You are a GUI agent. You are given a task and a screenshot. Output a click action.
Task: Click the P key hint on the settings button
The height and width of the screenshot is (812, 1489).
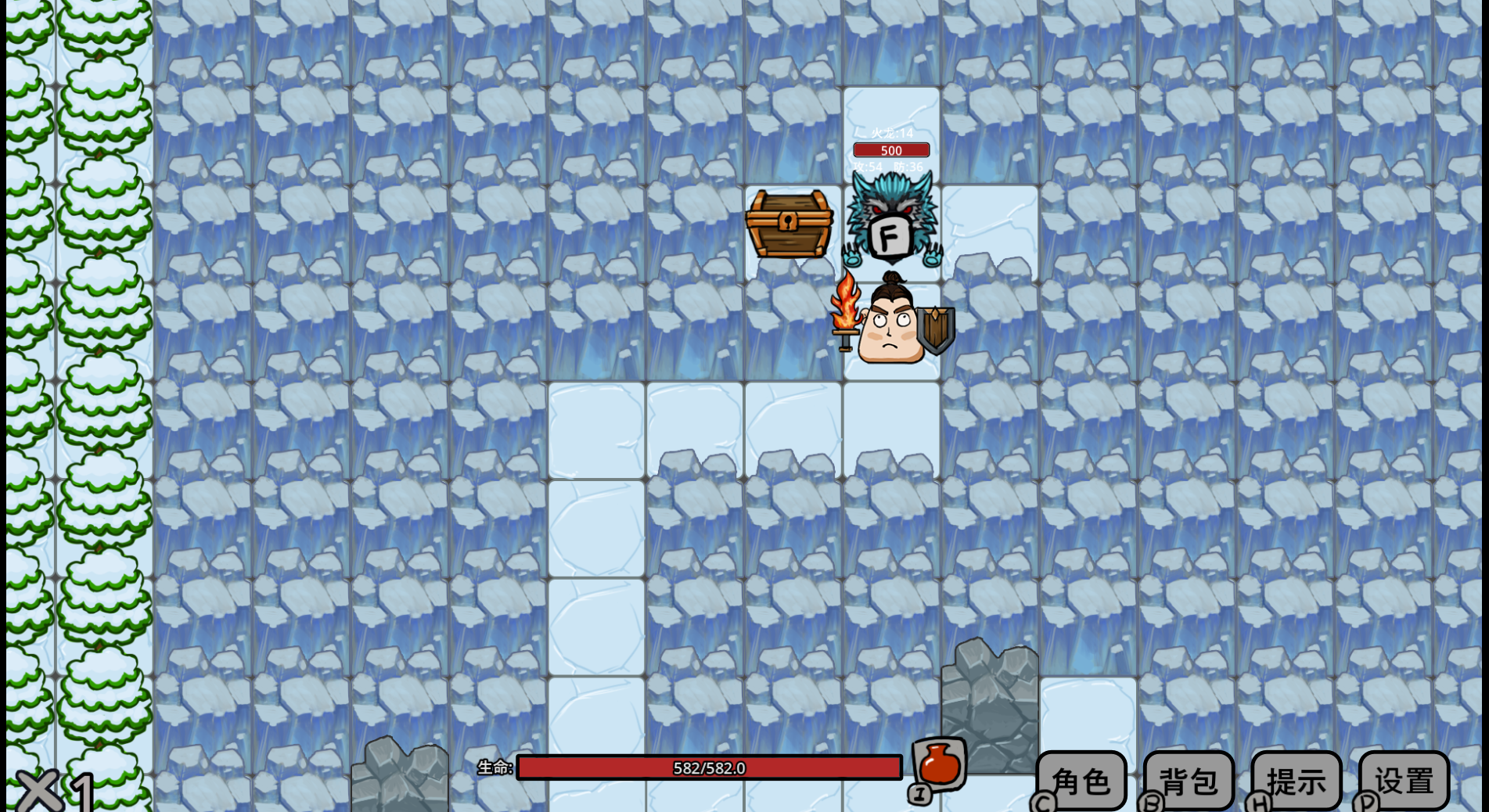pos(1365,802)
